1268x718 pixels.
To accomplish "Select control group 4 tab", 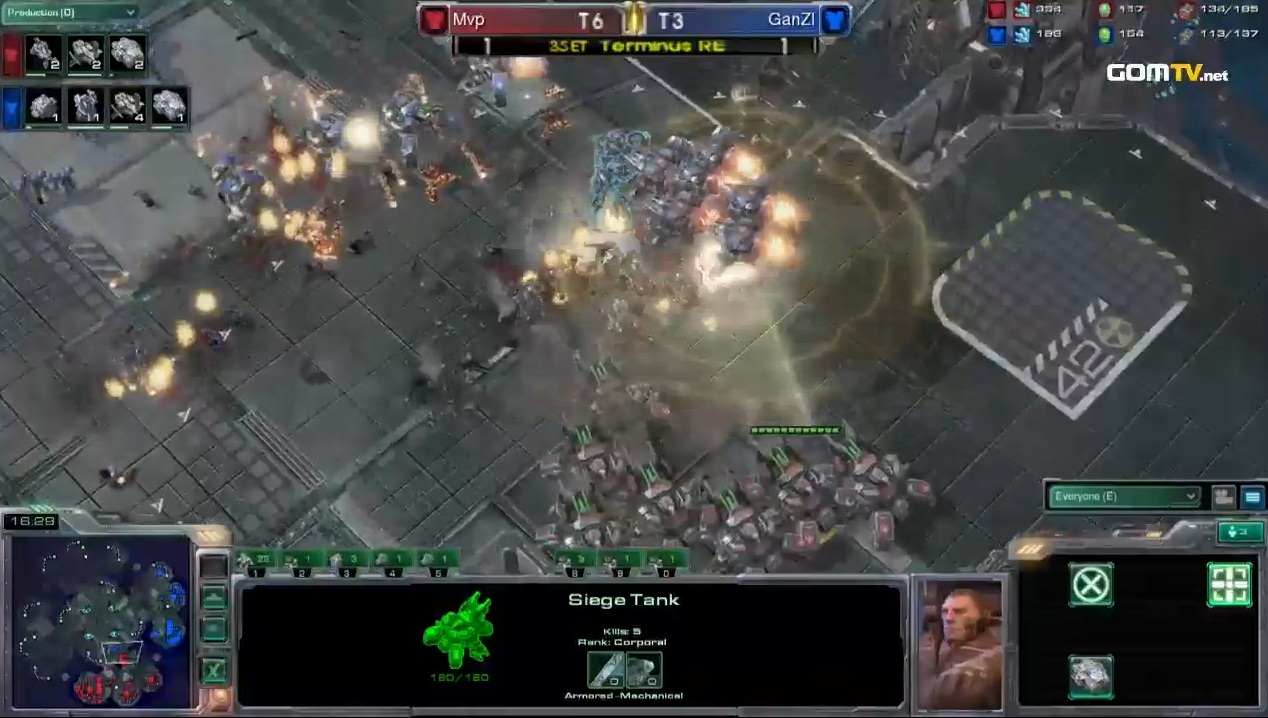I will click(x=391, y=561).
